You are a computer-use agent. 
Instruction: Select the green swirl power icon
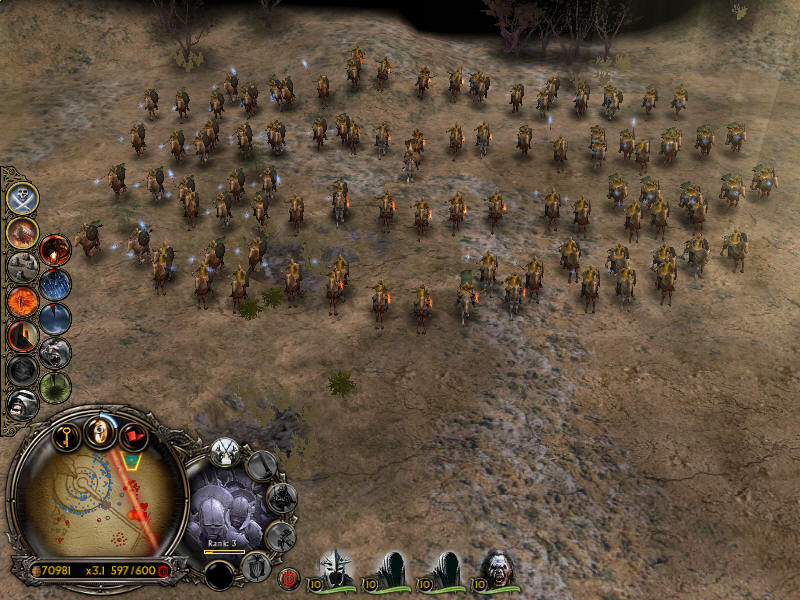click(x=55, y=388)
